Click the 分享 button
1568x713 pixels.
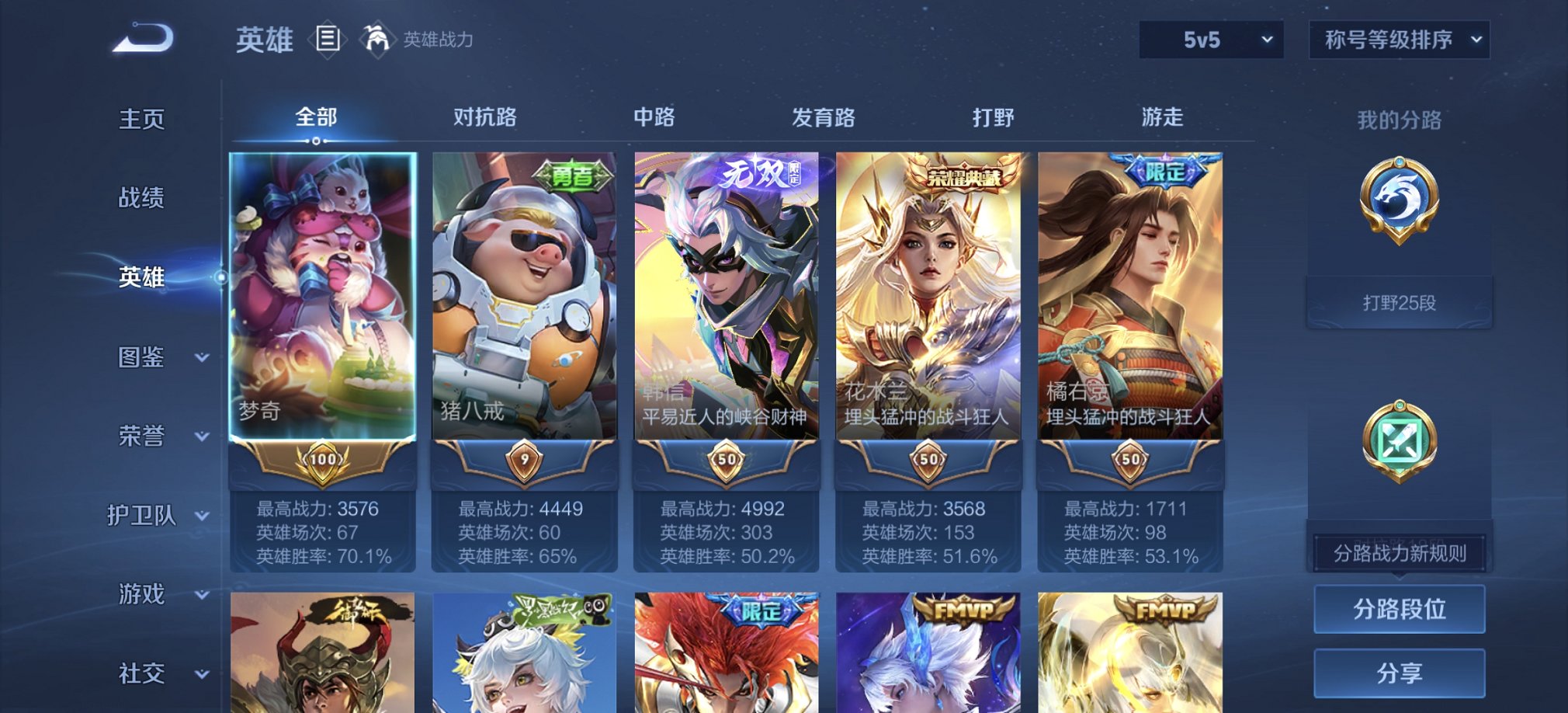pos(1397,673)
